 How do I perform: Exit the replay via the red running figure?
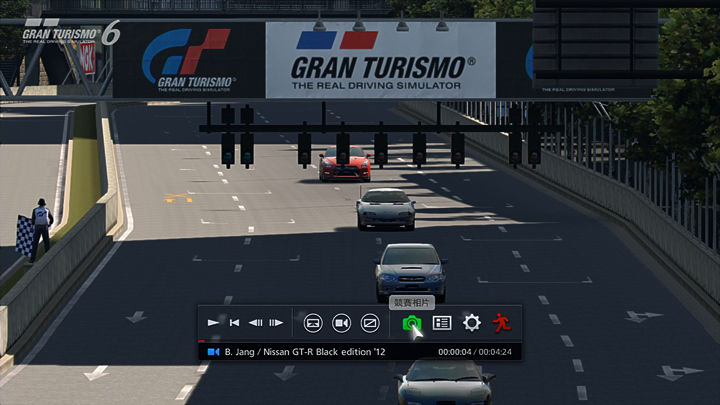pyautogui.click(x=501, y=323)
